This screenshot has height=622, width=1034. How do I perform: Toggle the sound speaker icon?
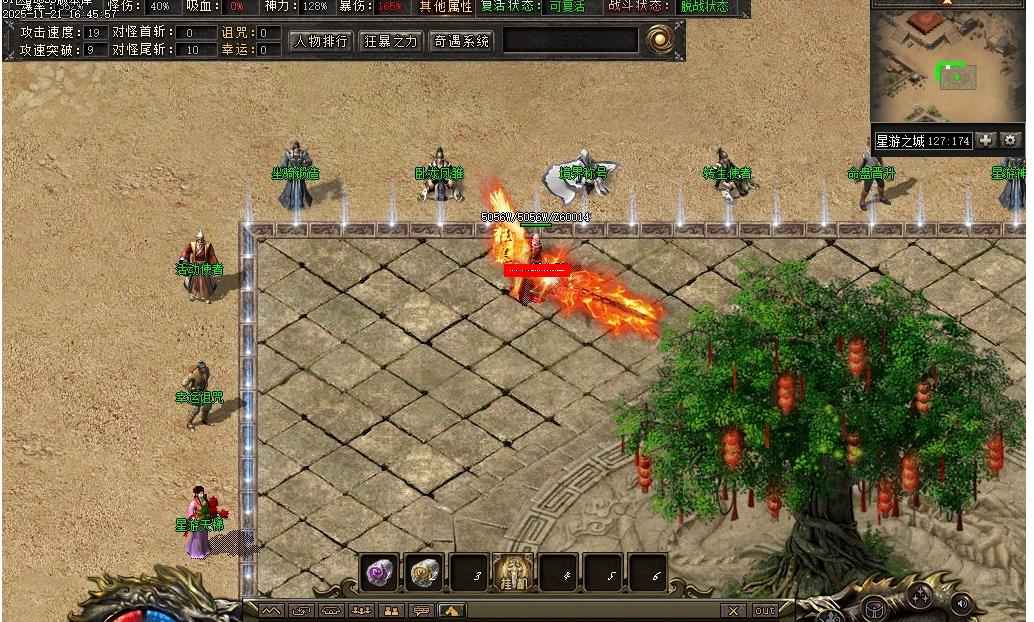click(962, 604)
